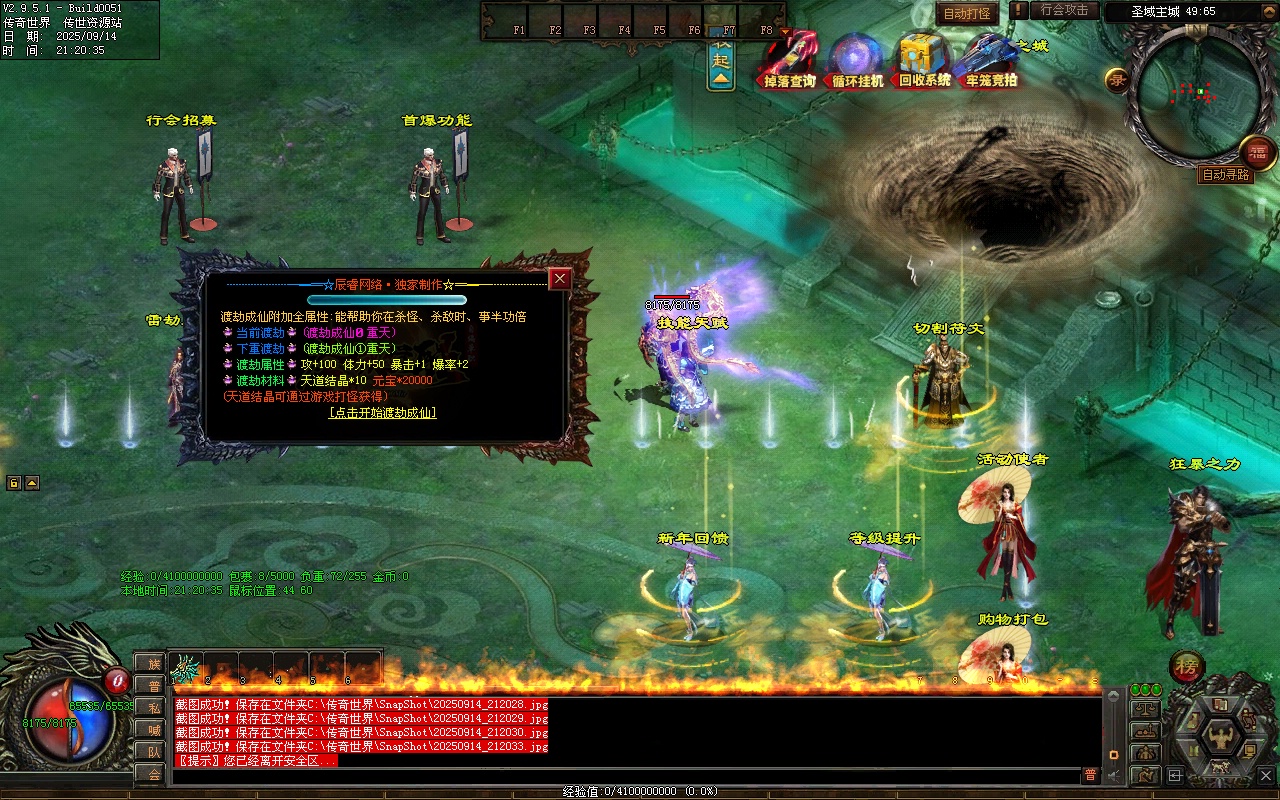Close the 渡劫成仙 dialog window
This screenshot has height=800, width=1280.
[560, 279]
